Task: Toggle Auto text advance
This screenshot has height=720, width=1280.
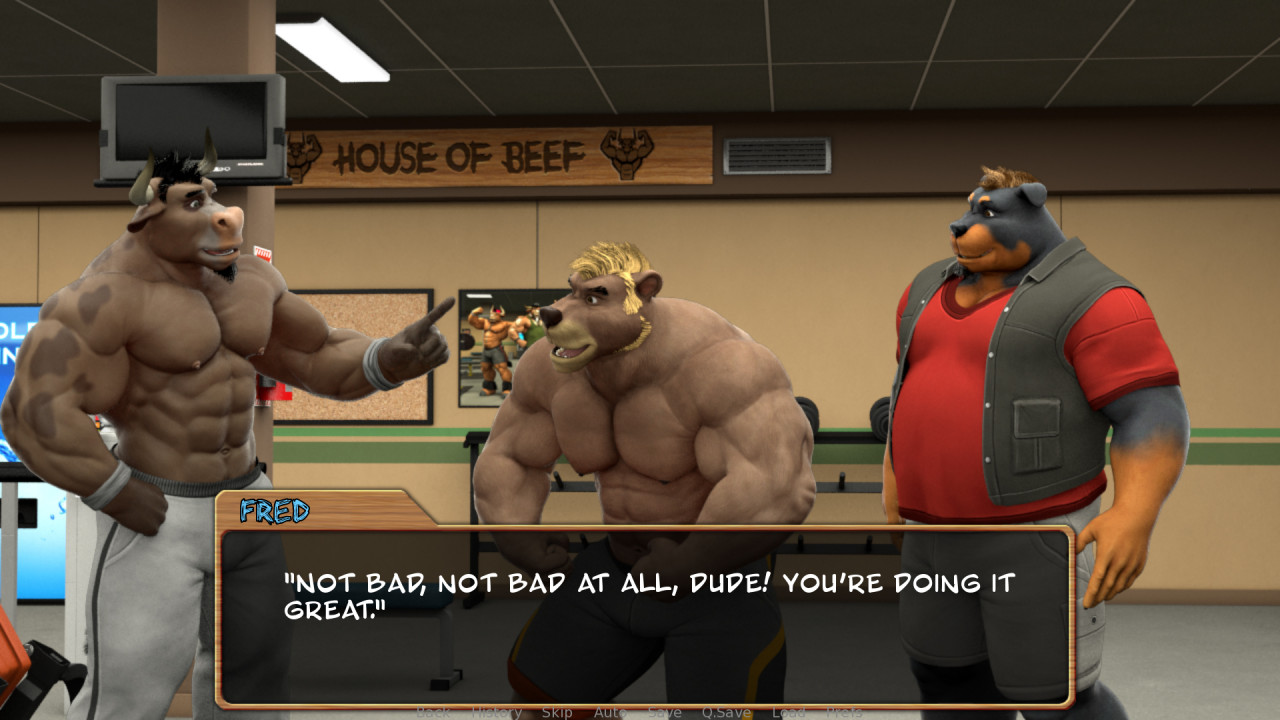Action: (609, 712)
